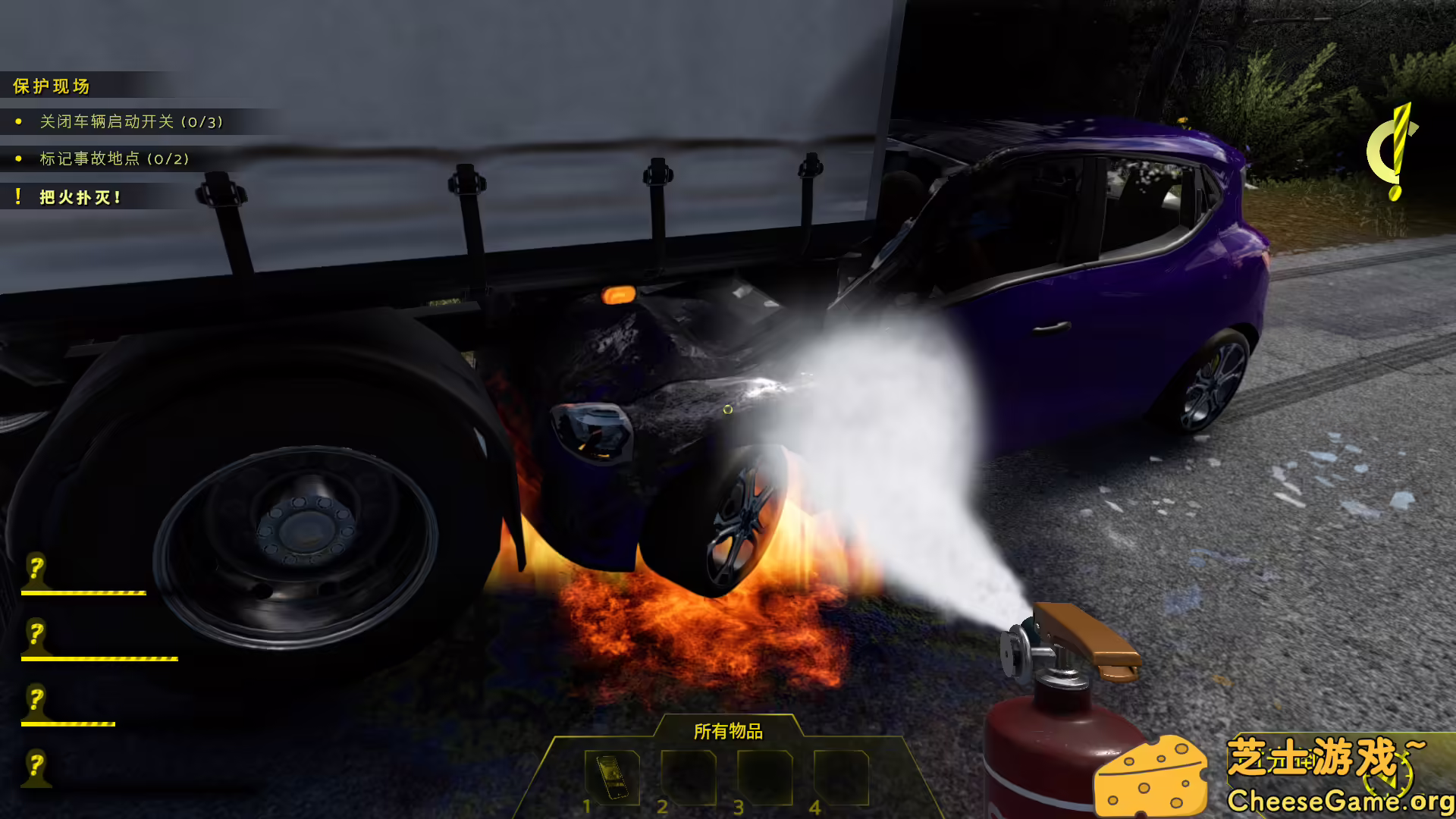Toggle the 标记事故地点 (0/2) objective entry
Image resolution: width=1456 pixels, height=819 pixels.
coord(114,160)
